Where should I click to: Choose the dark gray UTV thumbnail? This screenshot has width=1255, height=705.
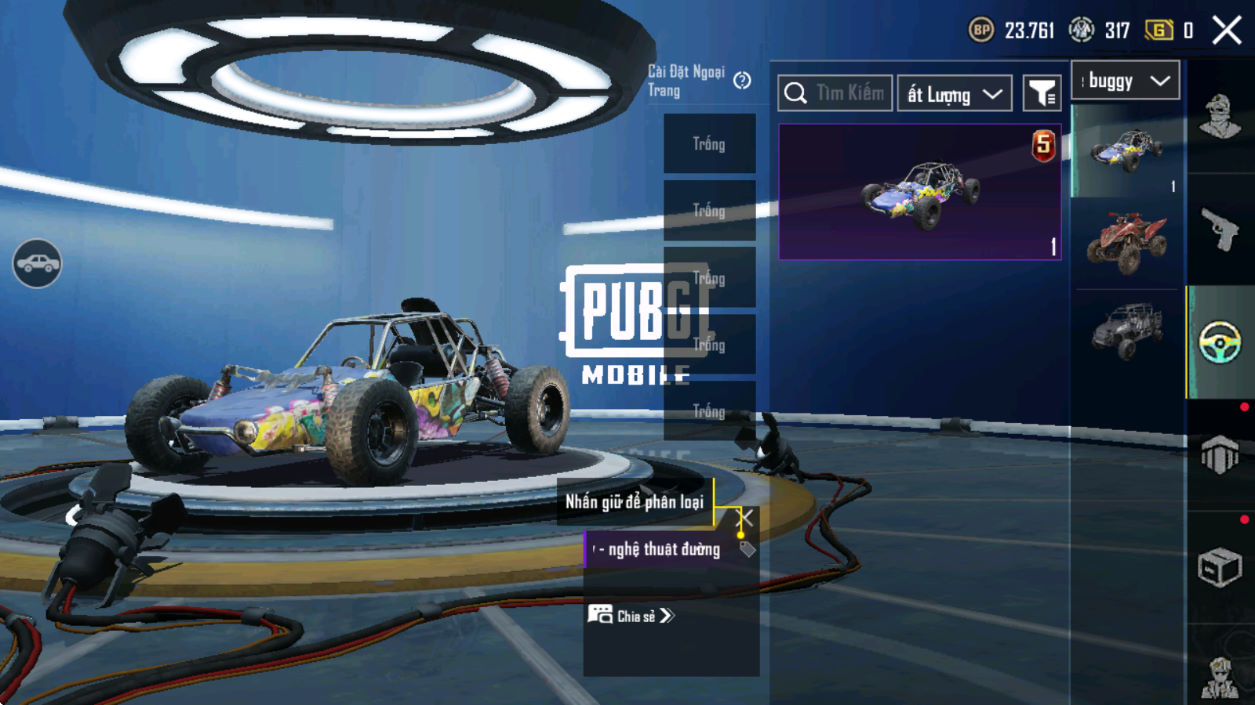pos(1126,329)
